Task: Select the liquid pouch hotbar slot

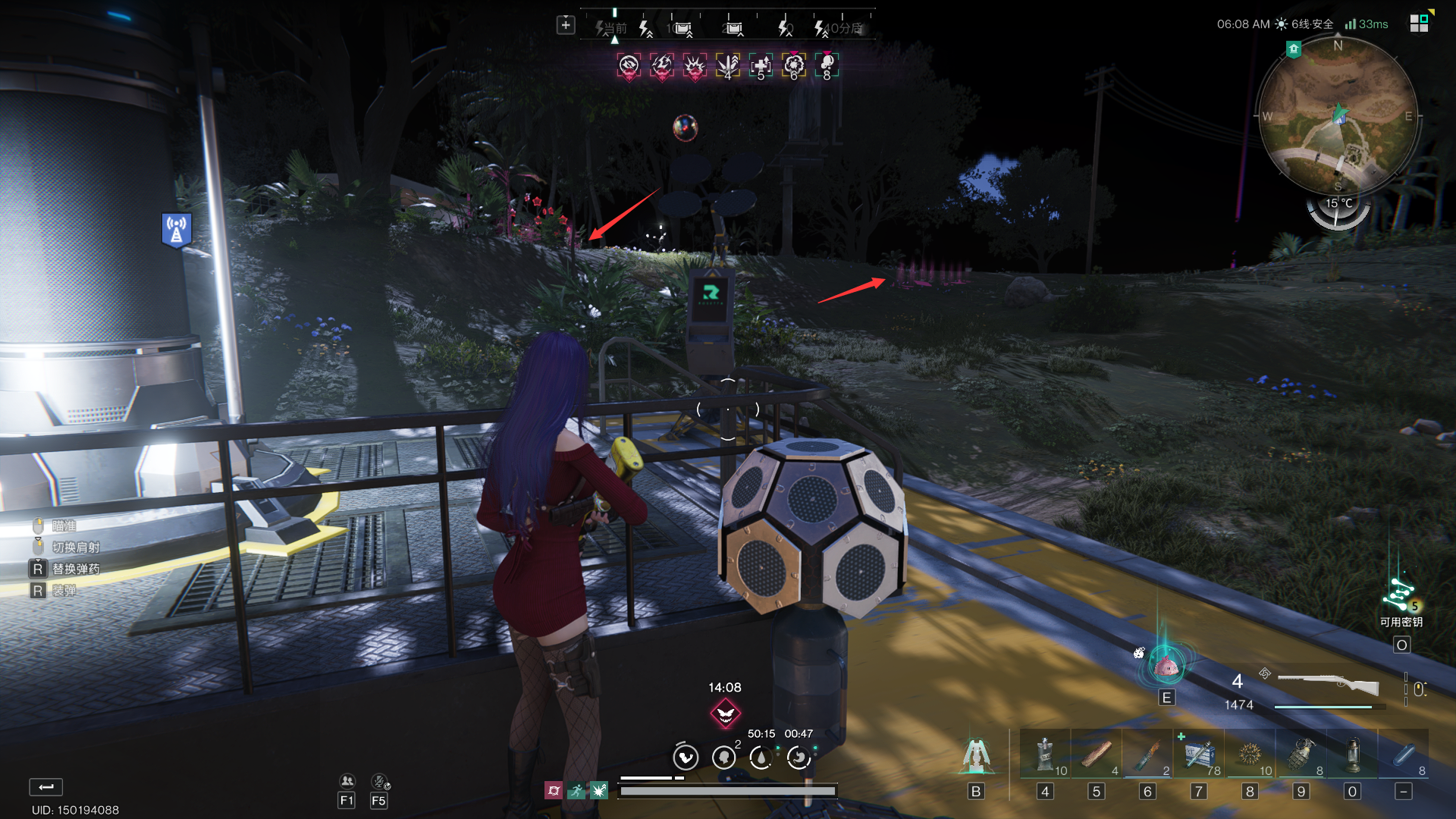Action: [x=1045, y=755]
